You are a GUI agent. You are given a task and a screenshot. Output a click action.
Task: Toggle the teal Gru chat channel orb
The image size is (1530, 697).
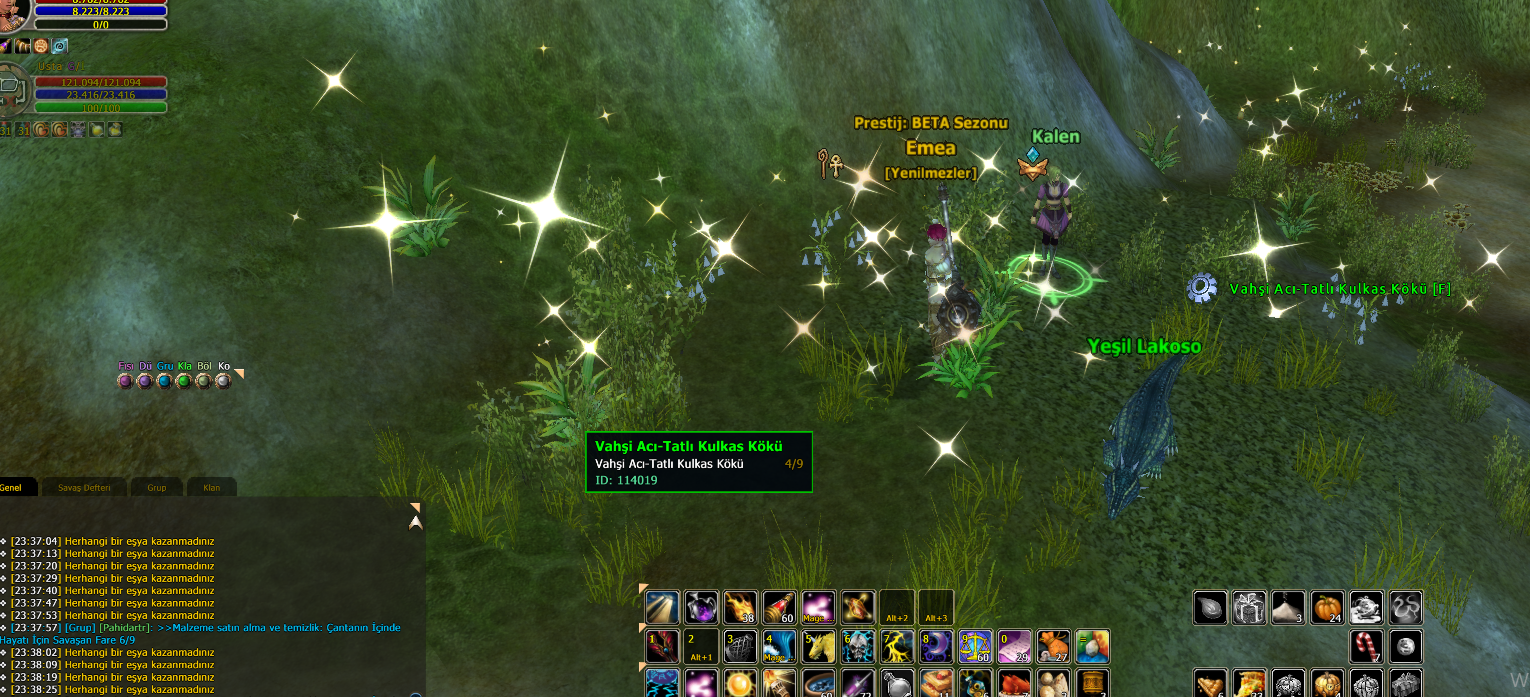pyautogui.click(x=164, y=380)
